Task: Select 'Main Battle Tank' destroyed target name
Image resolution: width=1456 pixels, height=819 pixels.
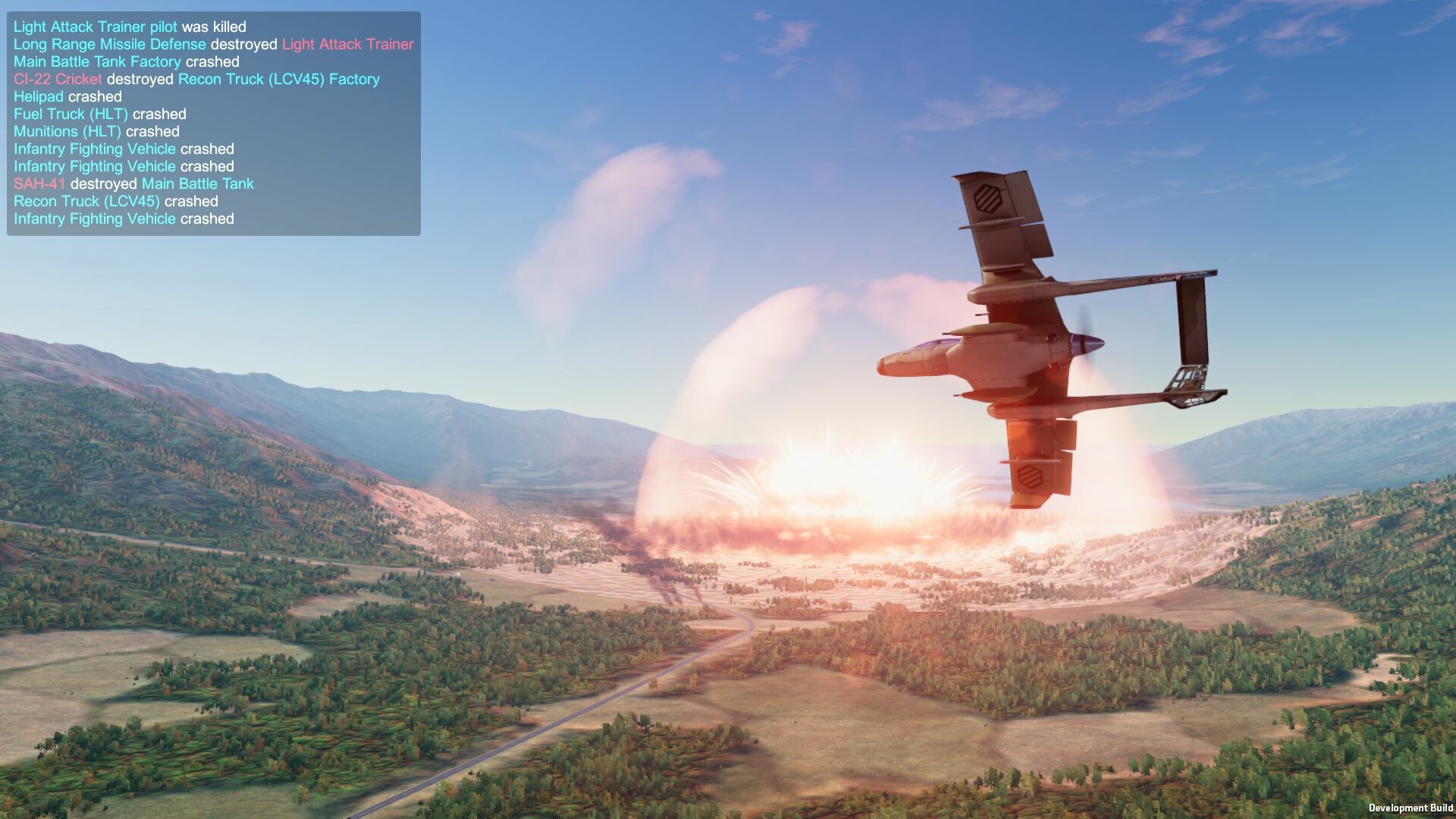Action: coord(197,184)
